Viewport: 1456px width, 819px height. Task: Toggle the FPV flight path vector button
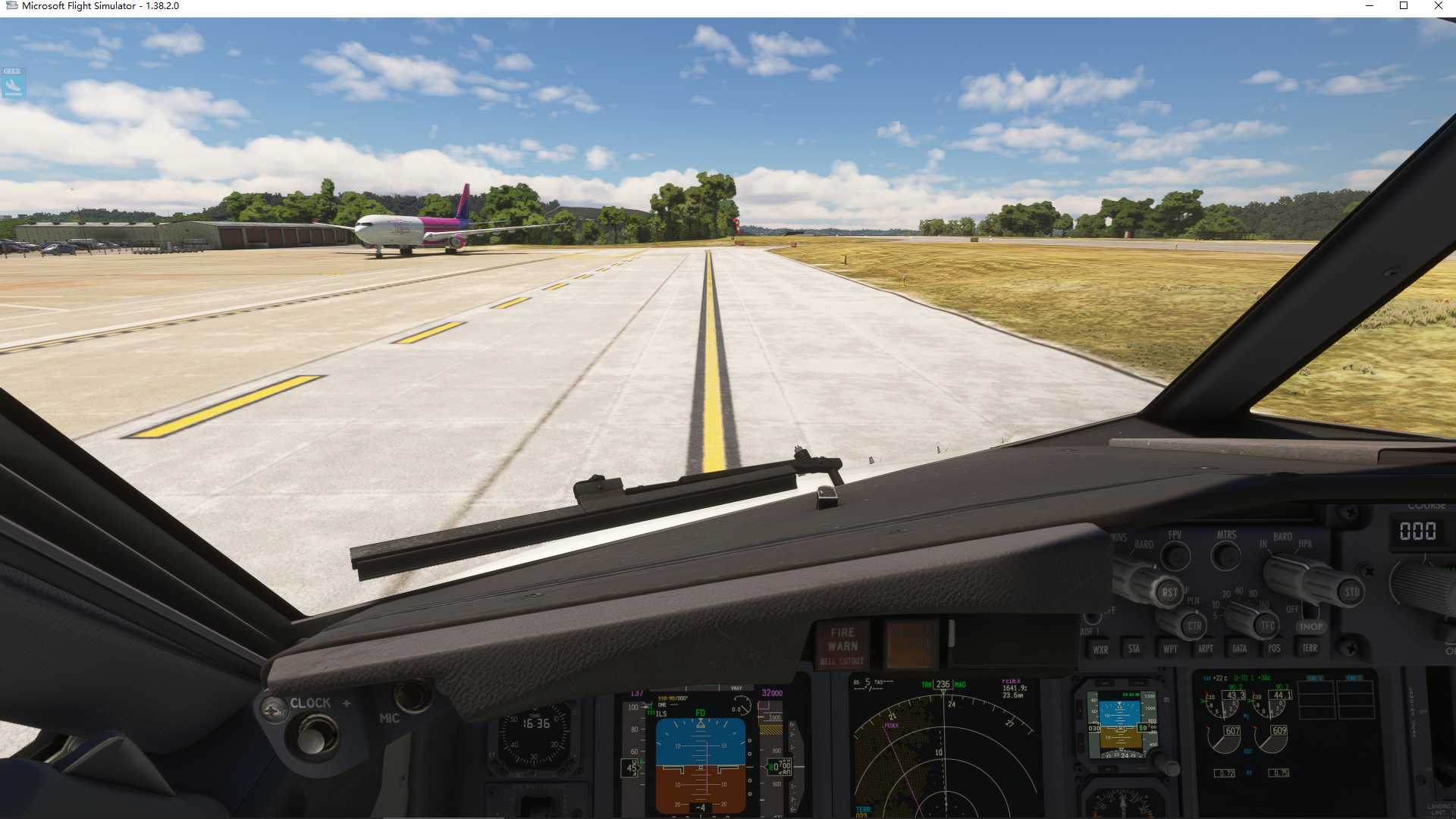[x=1175, y=556]
